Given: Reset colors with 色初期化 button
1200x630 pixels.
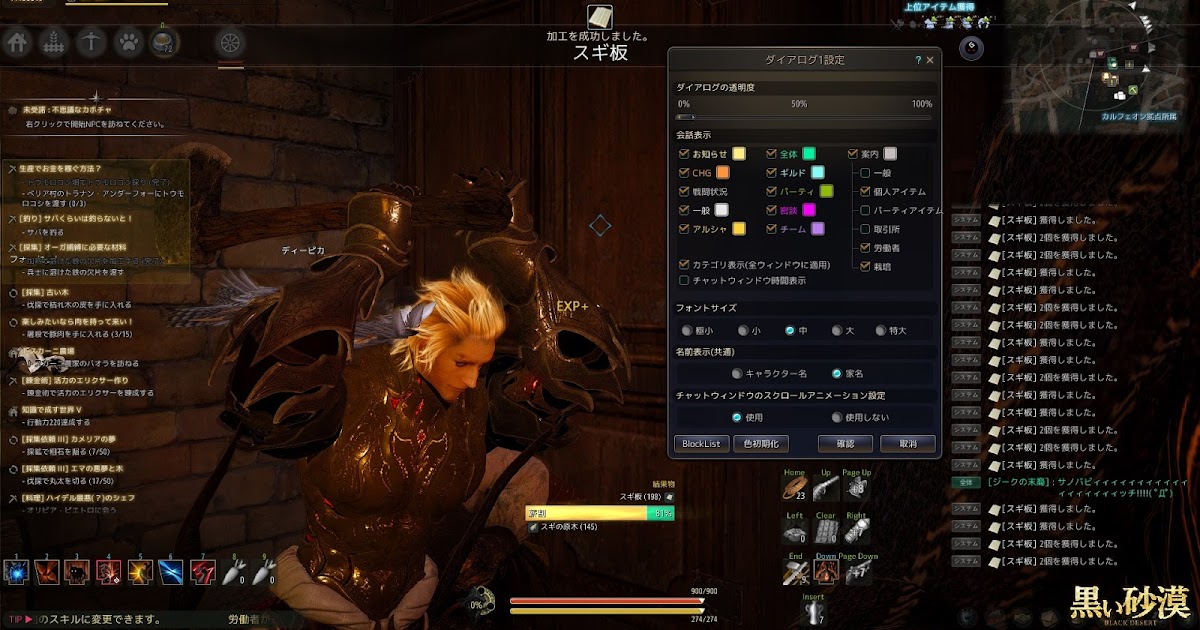Looking at the screenshot, I should click(762, 443).
